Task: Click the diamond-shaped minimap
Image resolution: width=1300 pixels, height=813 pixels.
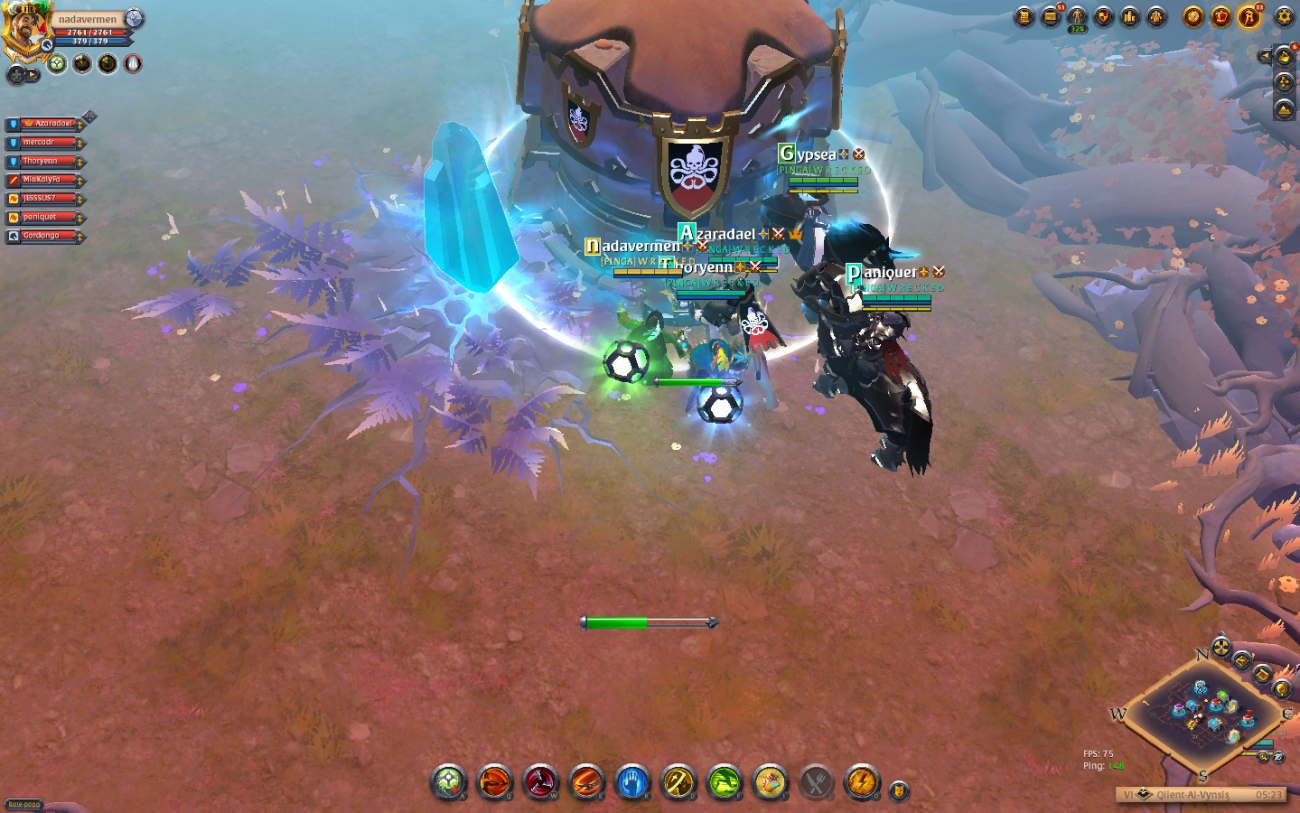Action: click(x=1202, y=714)
